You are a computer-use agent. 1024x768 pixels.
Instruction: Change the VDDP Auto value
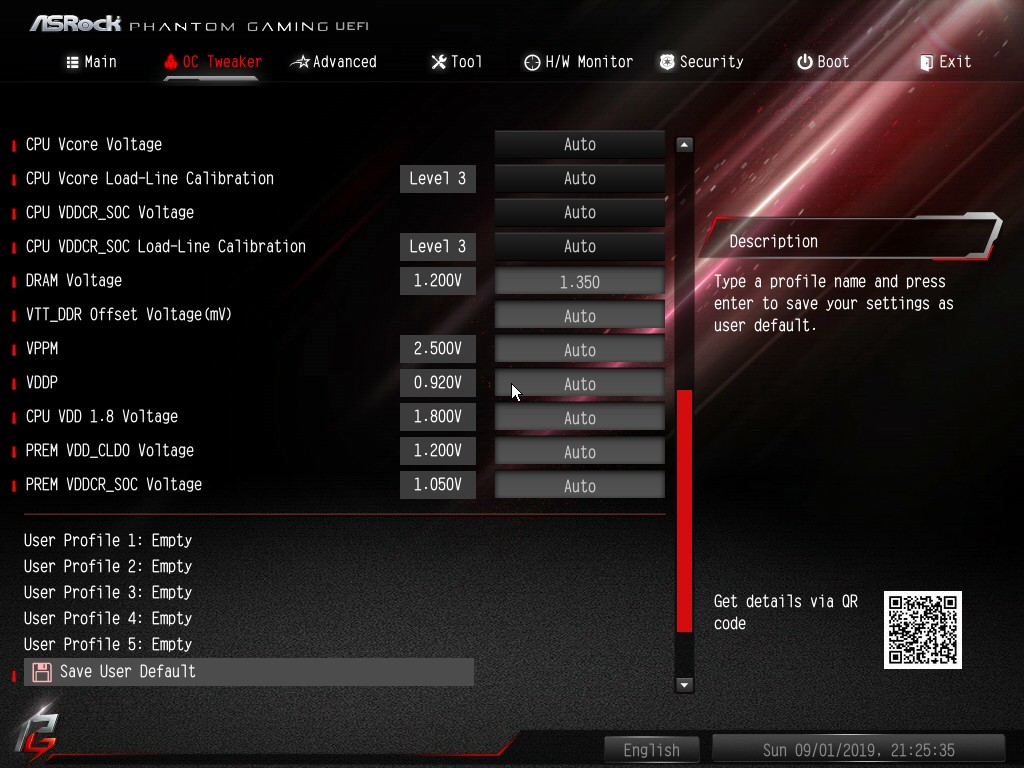pyautogui.click(x=579, y=384)
